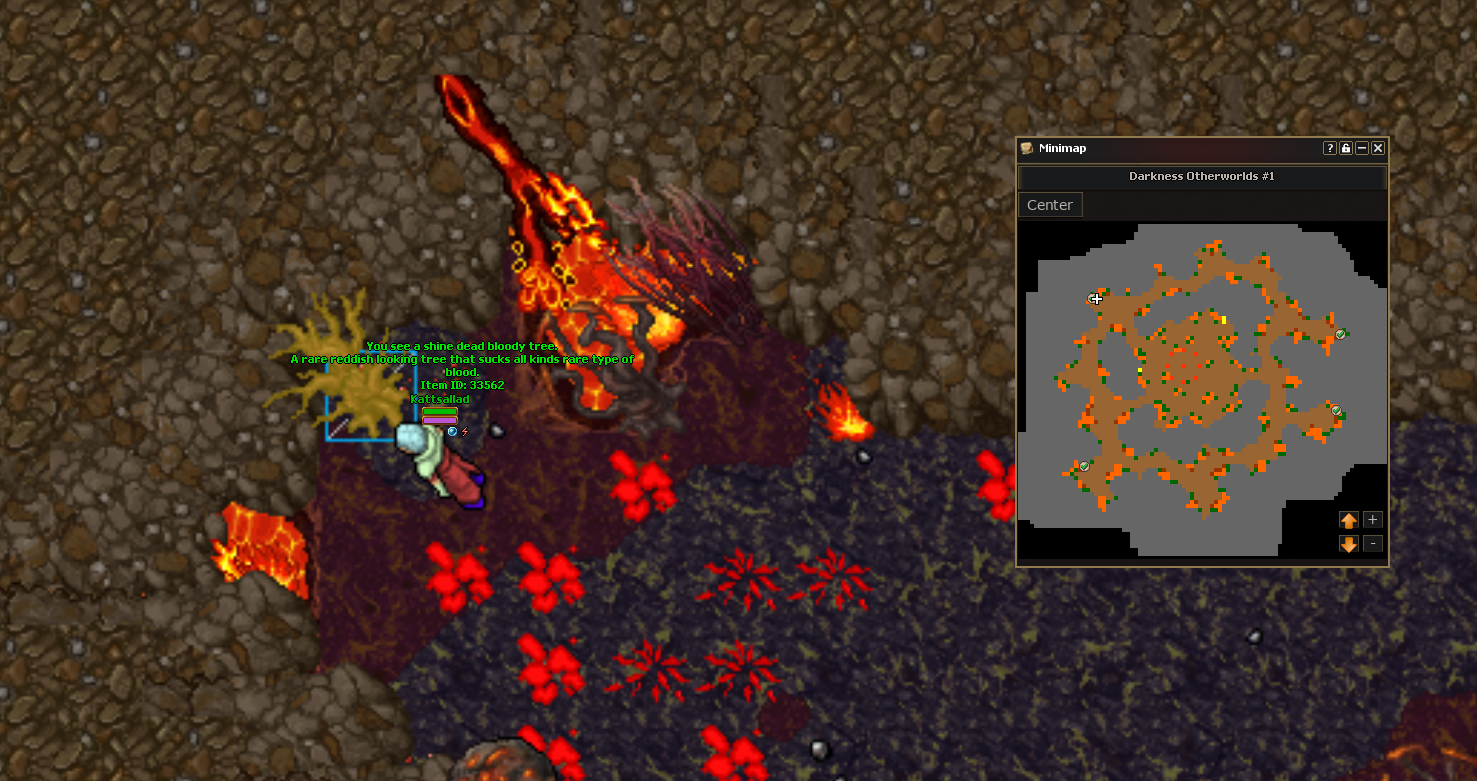
Task: Go down a floor with the orange down arrow
Action: pos(1348,544)
